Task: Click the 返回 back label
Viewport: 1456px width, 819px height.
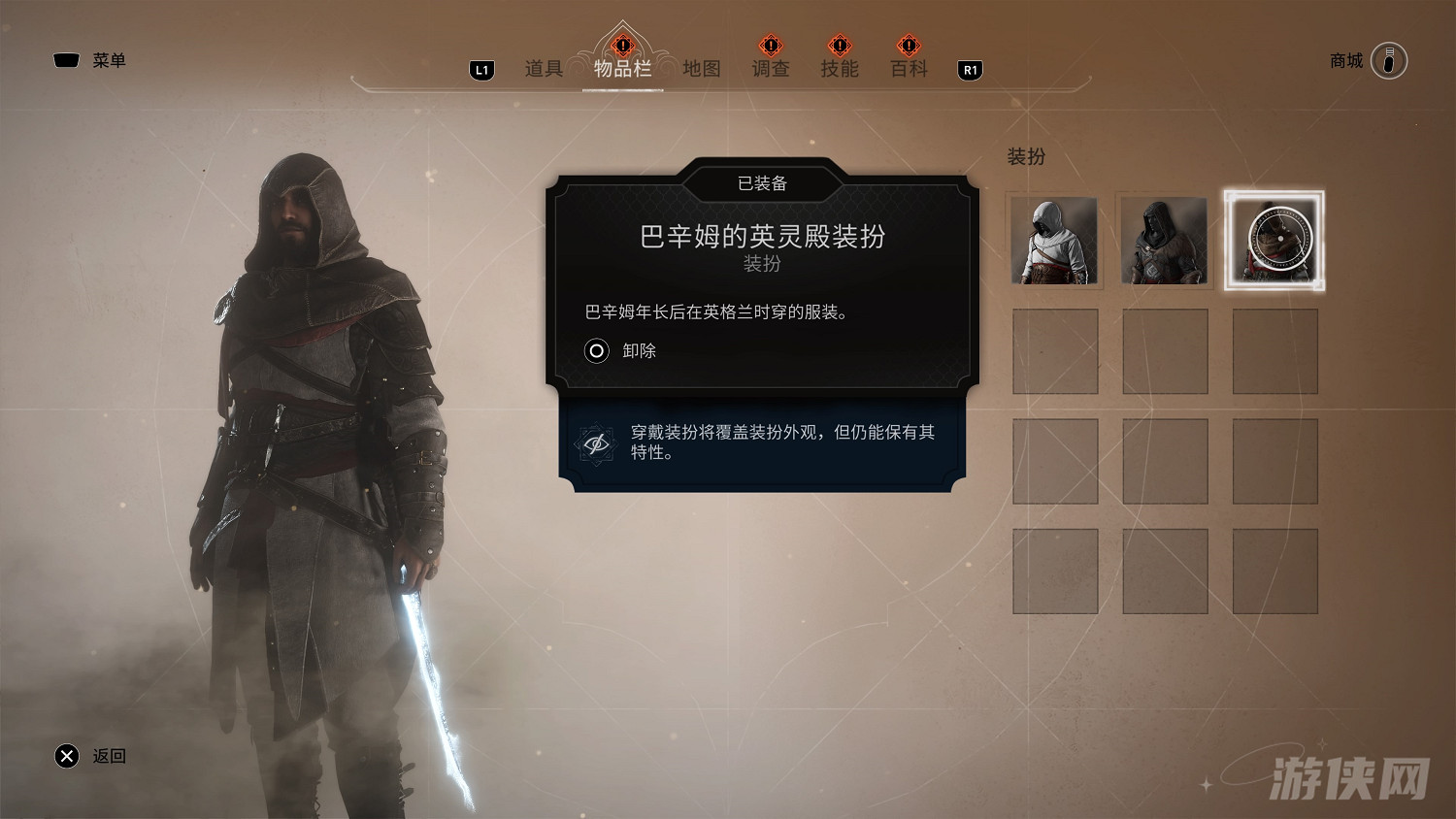Action: (107, 756)
